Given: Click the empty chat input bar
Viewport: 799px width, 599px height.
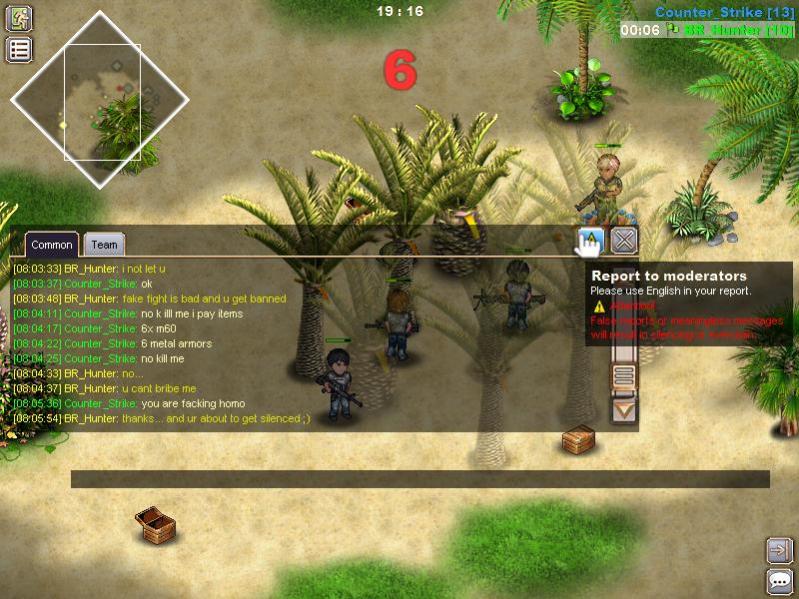Looking at the screenshot, I should tap(420, 479).
